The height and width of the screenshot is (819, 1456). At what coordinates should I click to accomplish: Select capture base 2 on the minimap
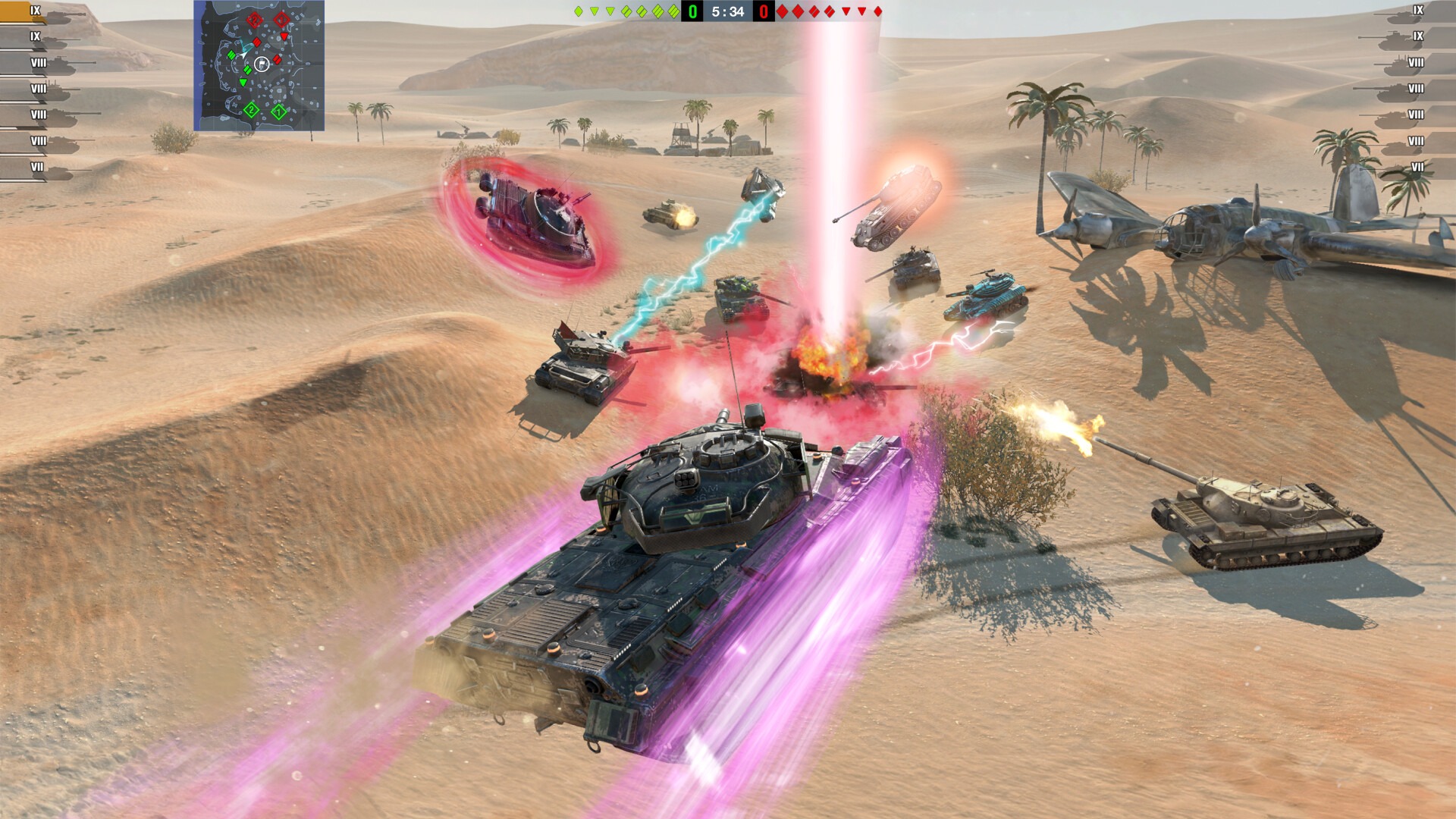pos(252,111)
